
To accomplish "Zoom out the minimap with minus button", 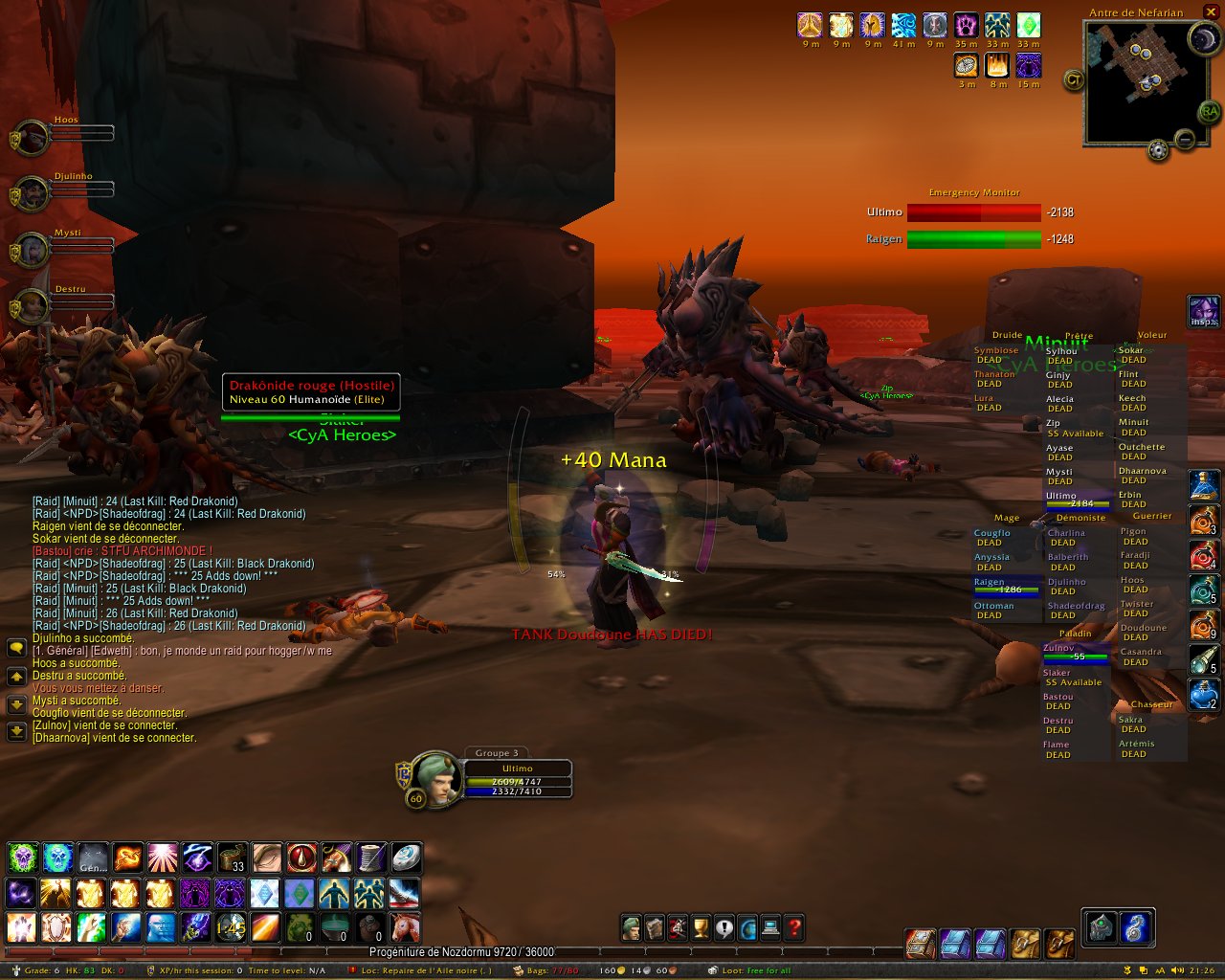I will tap(1185, 141).
